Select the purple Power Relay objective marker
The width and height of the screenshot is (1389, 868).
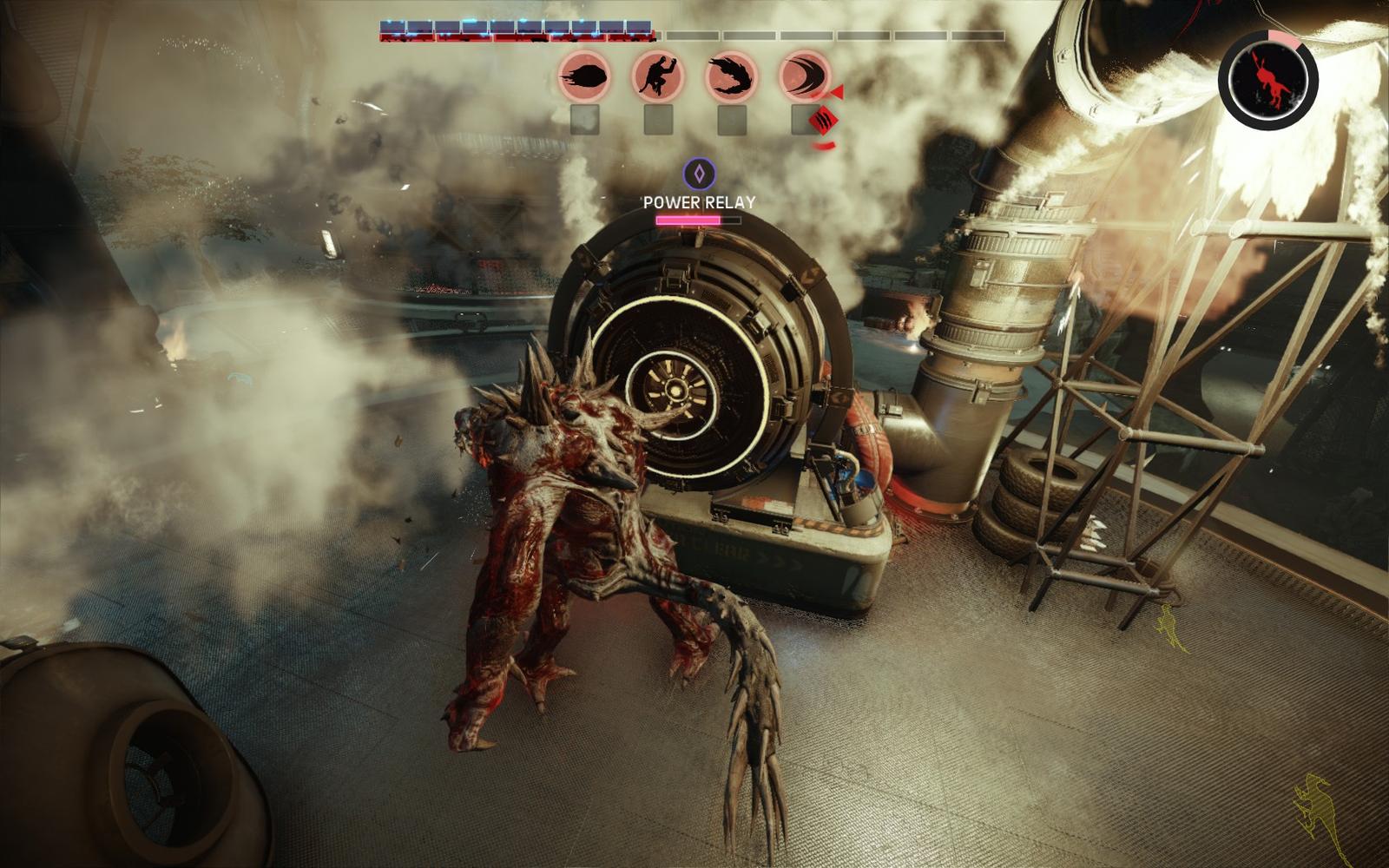pos(699,174)
